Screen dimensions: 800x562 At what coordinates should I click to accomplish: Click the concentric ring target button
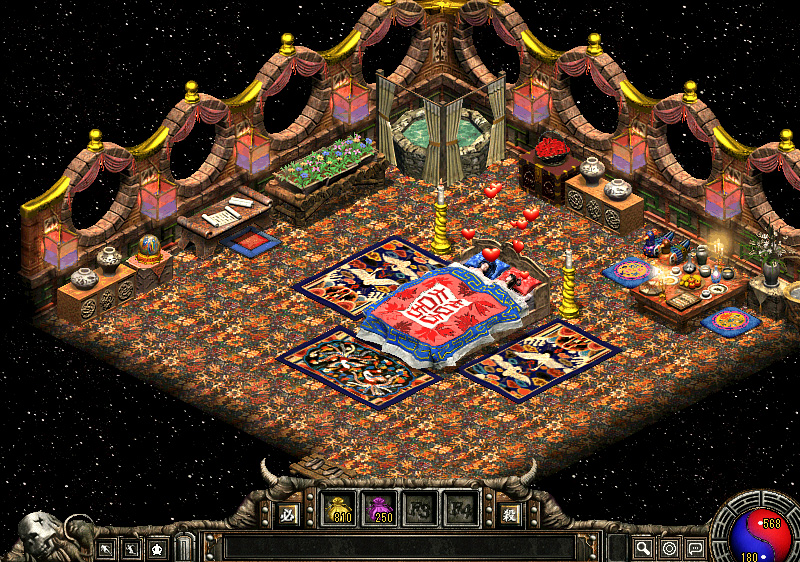(x=669, y=548)
